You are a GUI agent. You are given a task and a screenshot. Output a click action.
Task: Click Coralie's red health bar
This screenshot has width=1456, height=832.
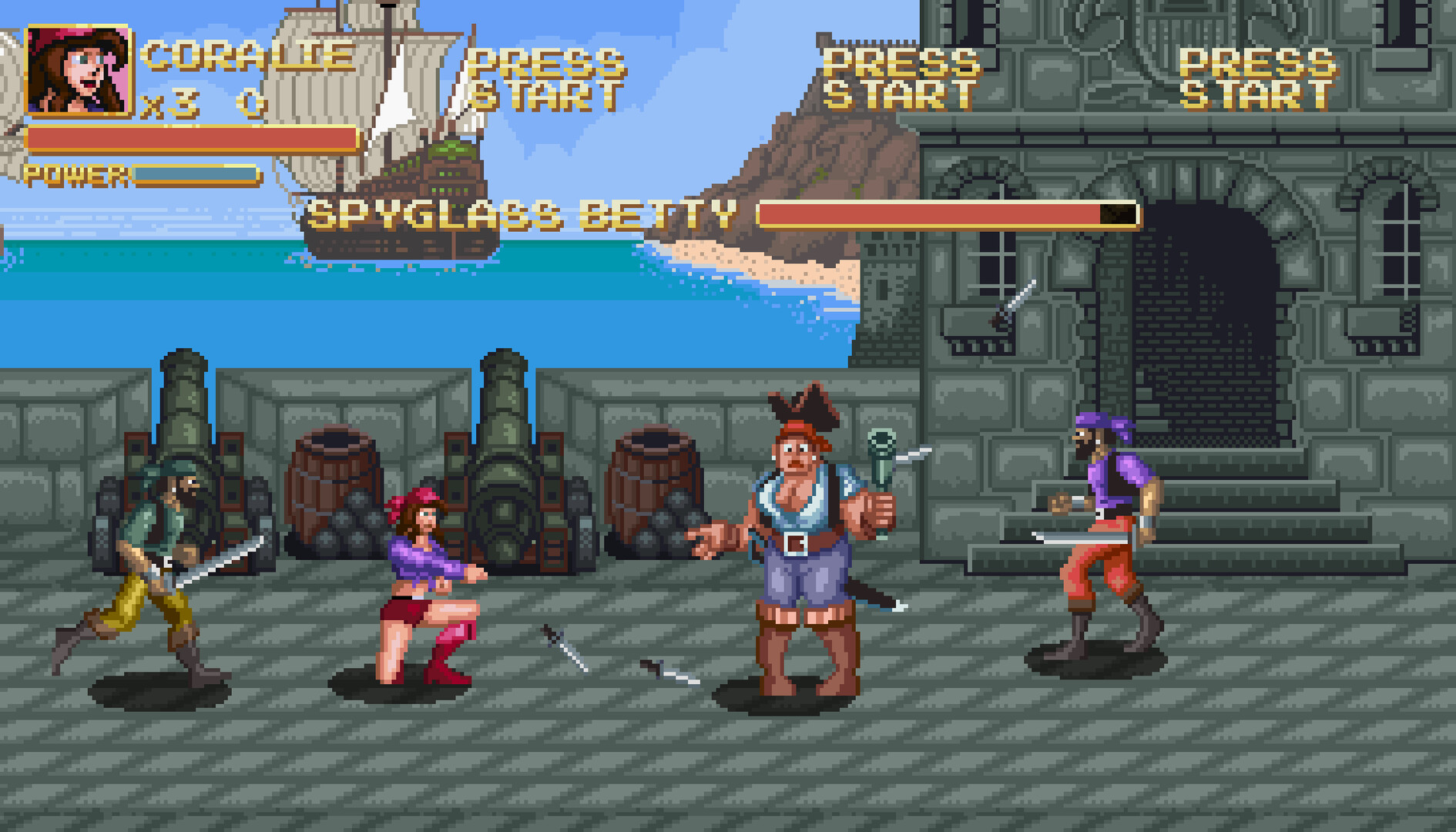(193, 139)
